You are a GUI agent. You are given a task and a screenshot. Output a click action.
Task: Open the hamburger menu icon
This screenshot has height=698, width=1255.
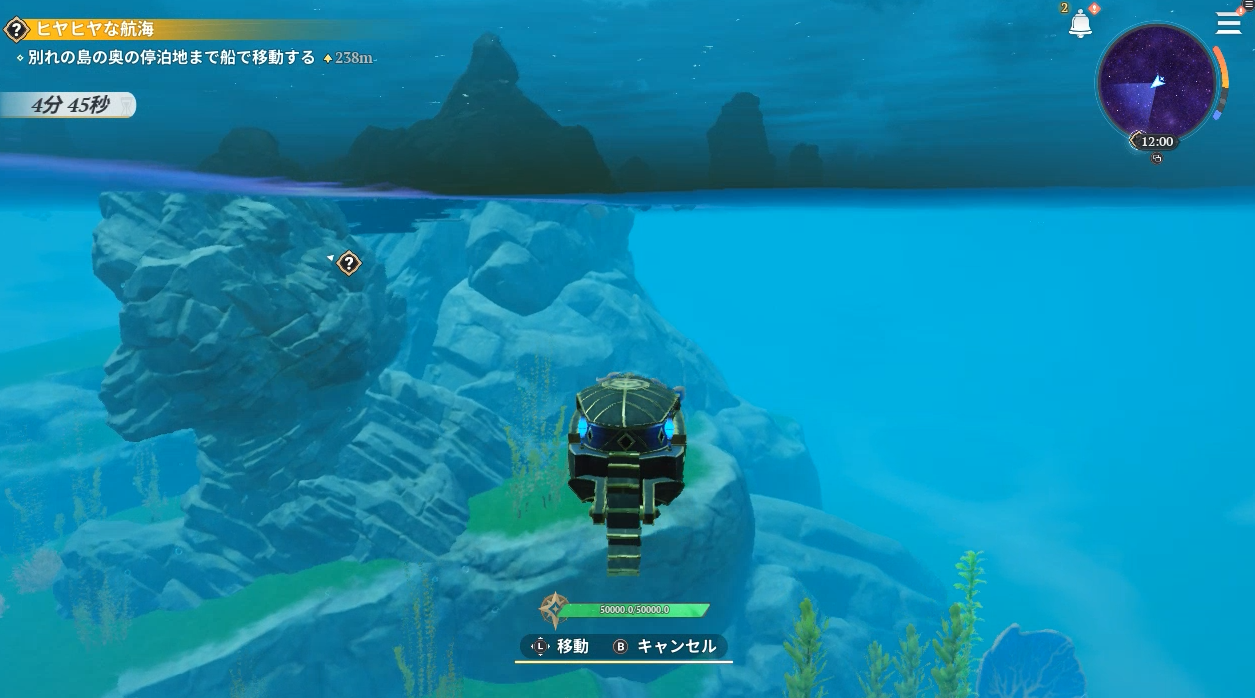(1228, 24)
